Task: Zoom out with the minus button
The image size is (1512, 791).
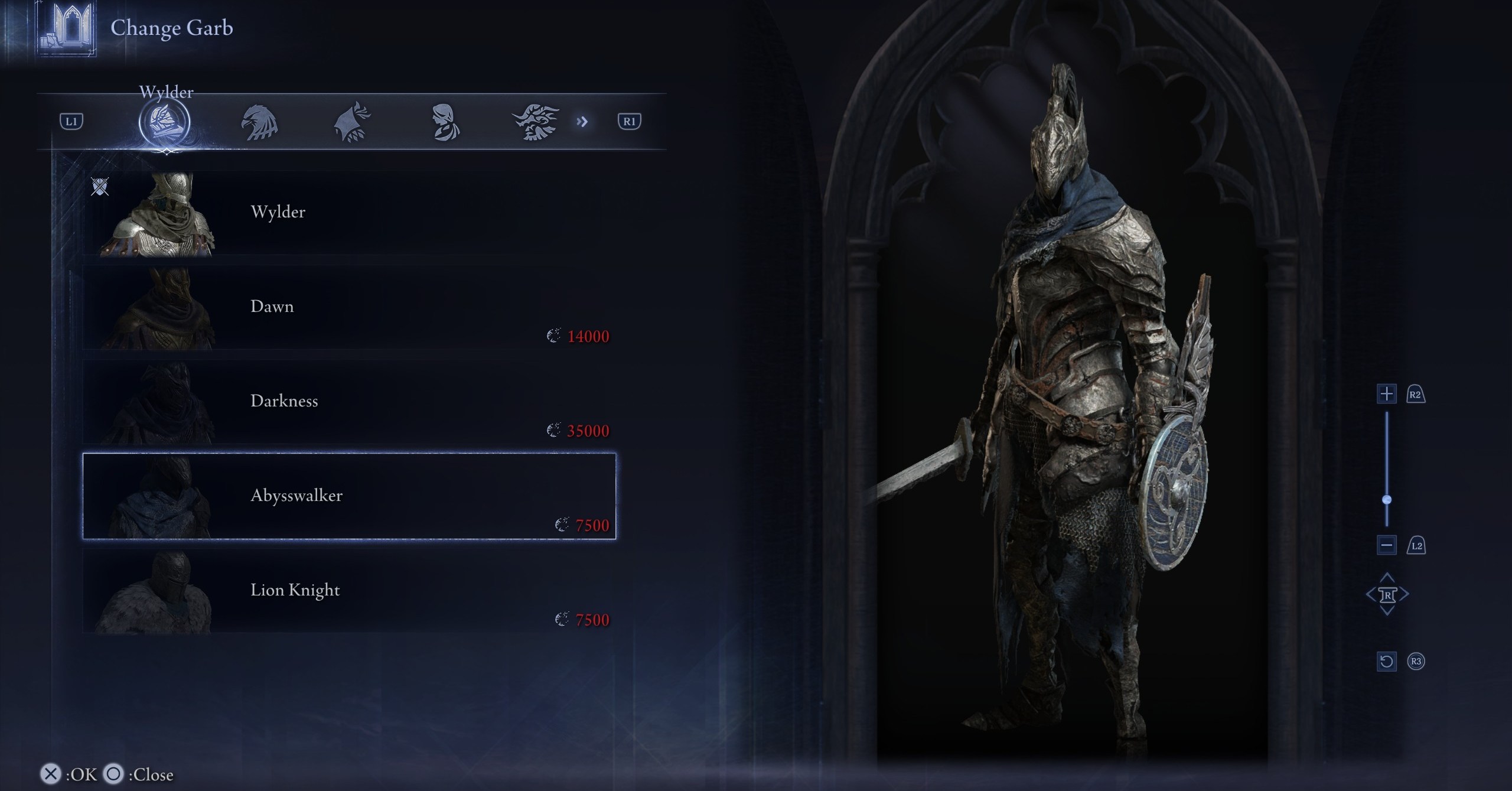Action: point(1386,545)
